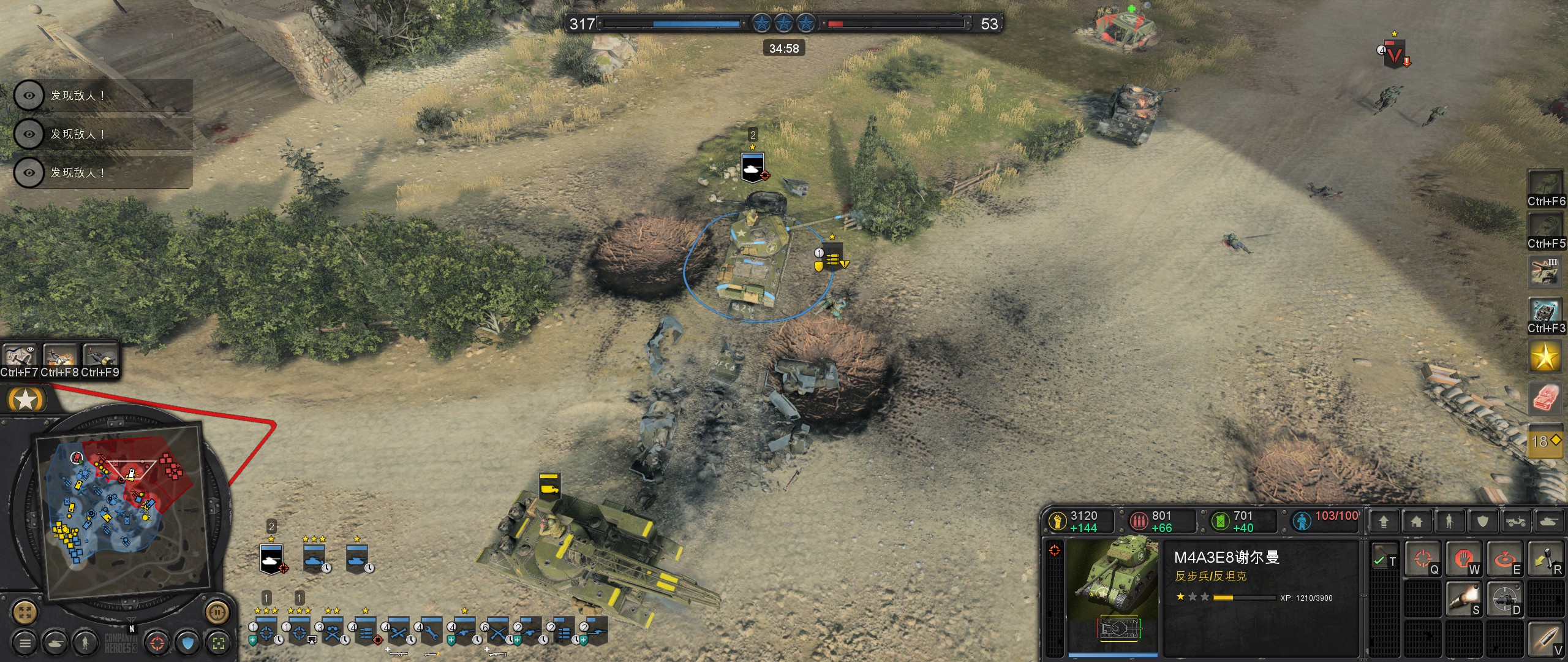Fire the flaming shell ability (S)
Image resolution: width=1568 pixels, height=662 pixels.
point(1463,599)
